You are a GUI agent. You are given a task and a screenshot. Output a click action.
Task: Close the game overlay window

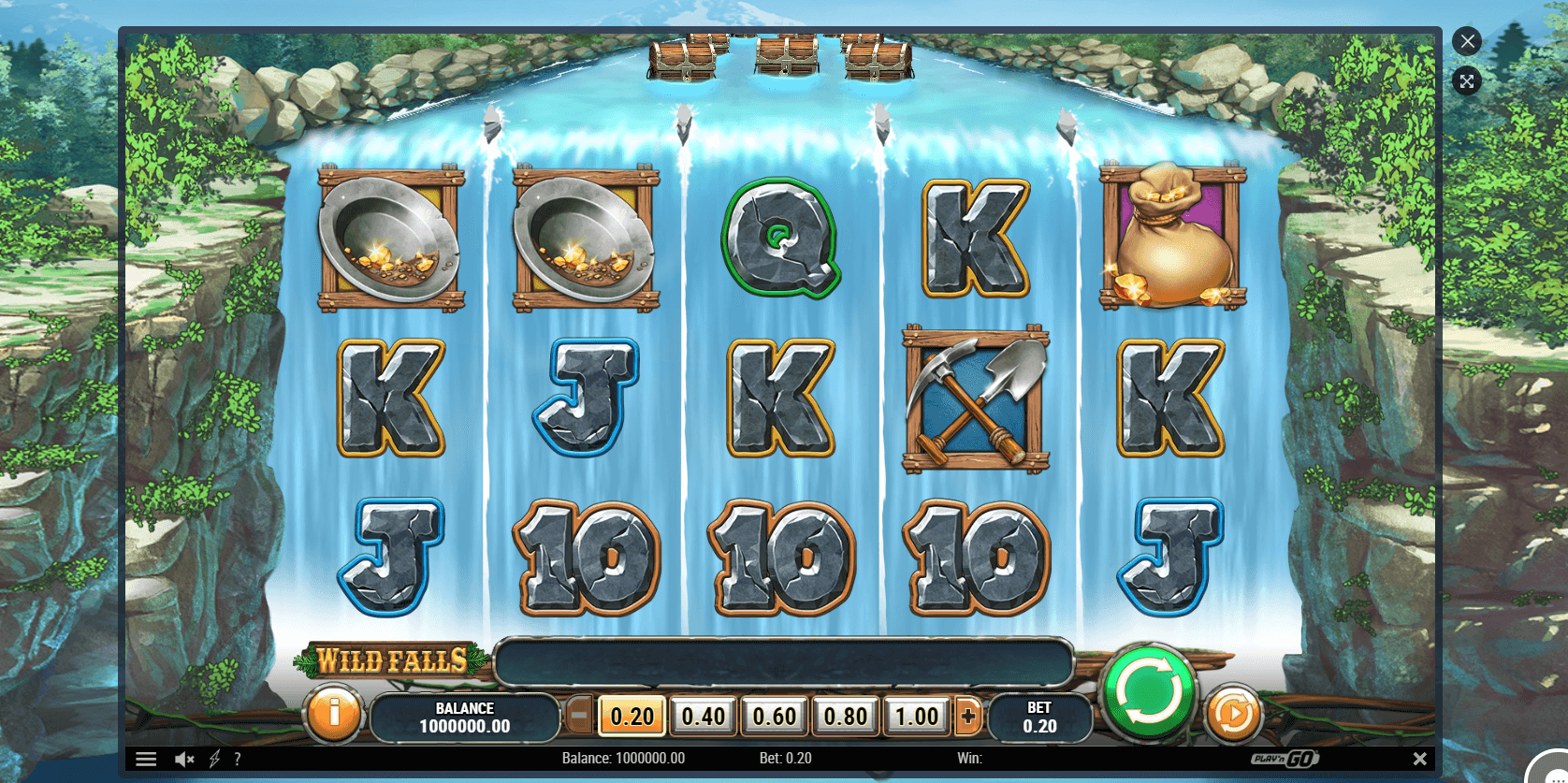pos(1467,41)
